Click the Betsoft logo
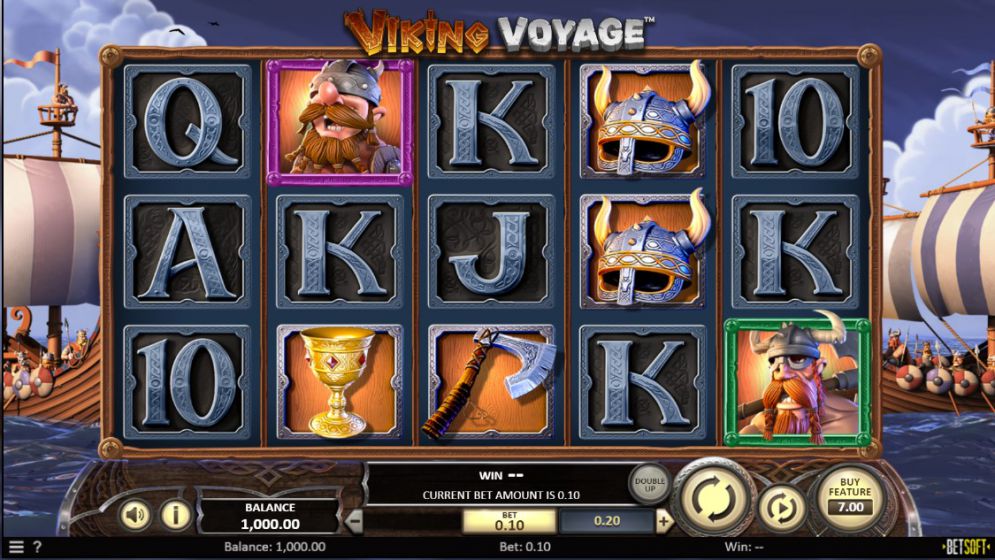The width and height of the screenshot is (995, 560). (966, 547)
